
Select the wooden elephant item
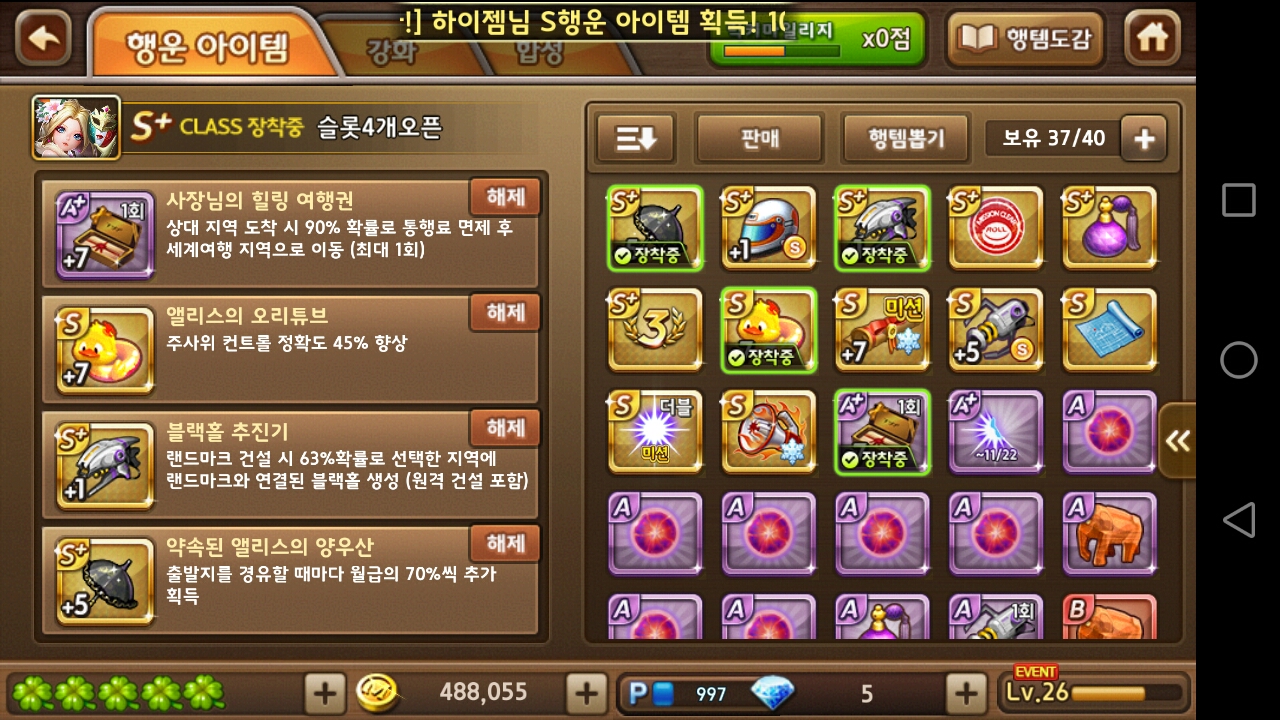[1110, 533]
